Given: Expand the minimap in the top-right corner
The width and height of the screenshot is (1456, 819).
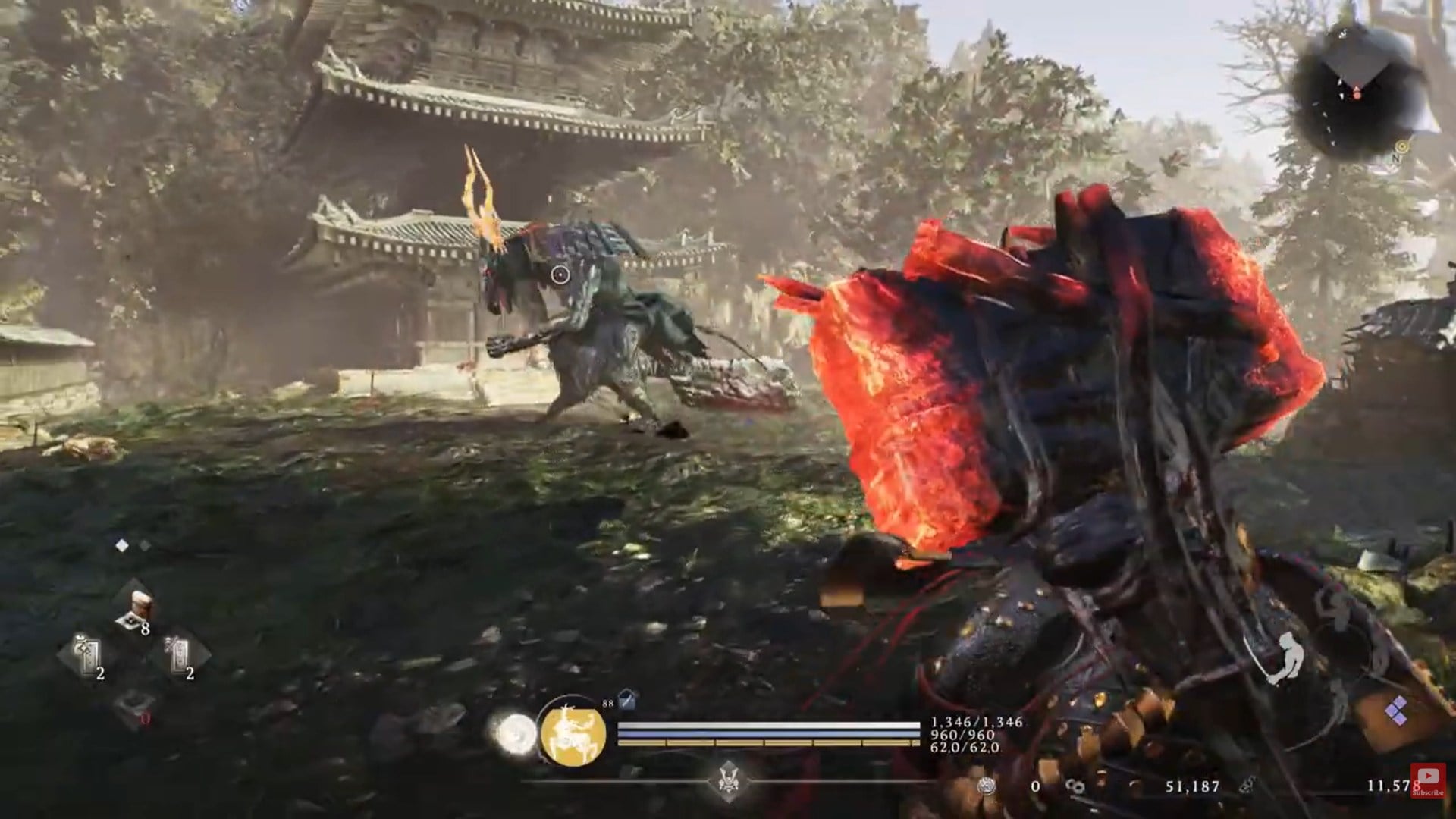Looking at the screenshot, I should (x=1357, y=91).
